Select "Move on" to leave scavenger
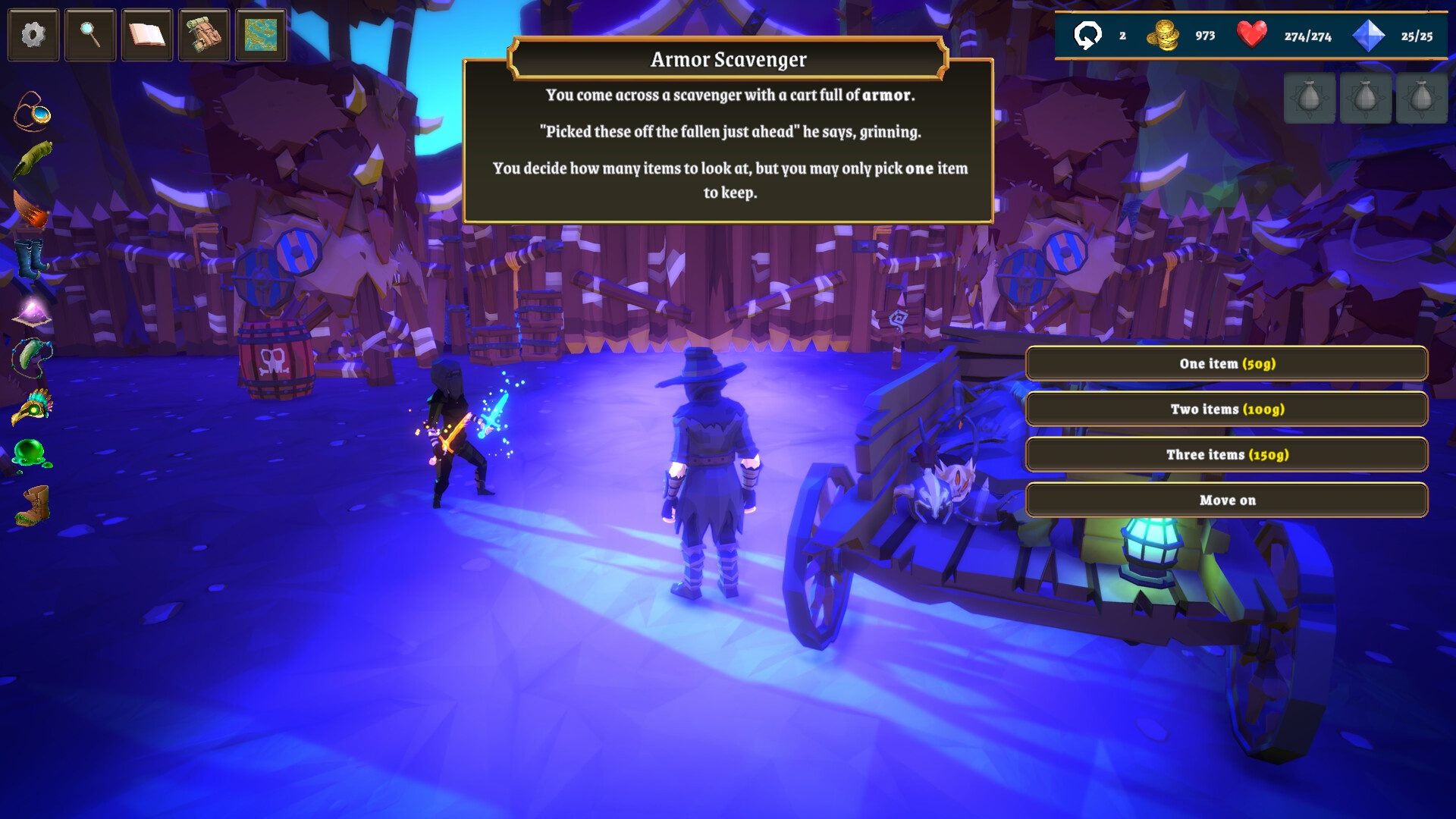 point(1226,500)
